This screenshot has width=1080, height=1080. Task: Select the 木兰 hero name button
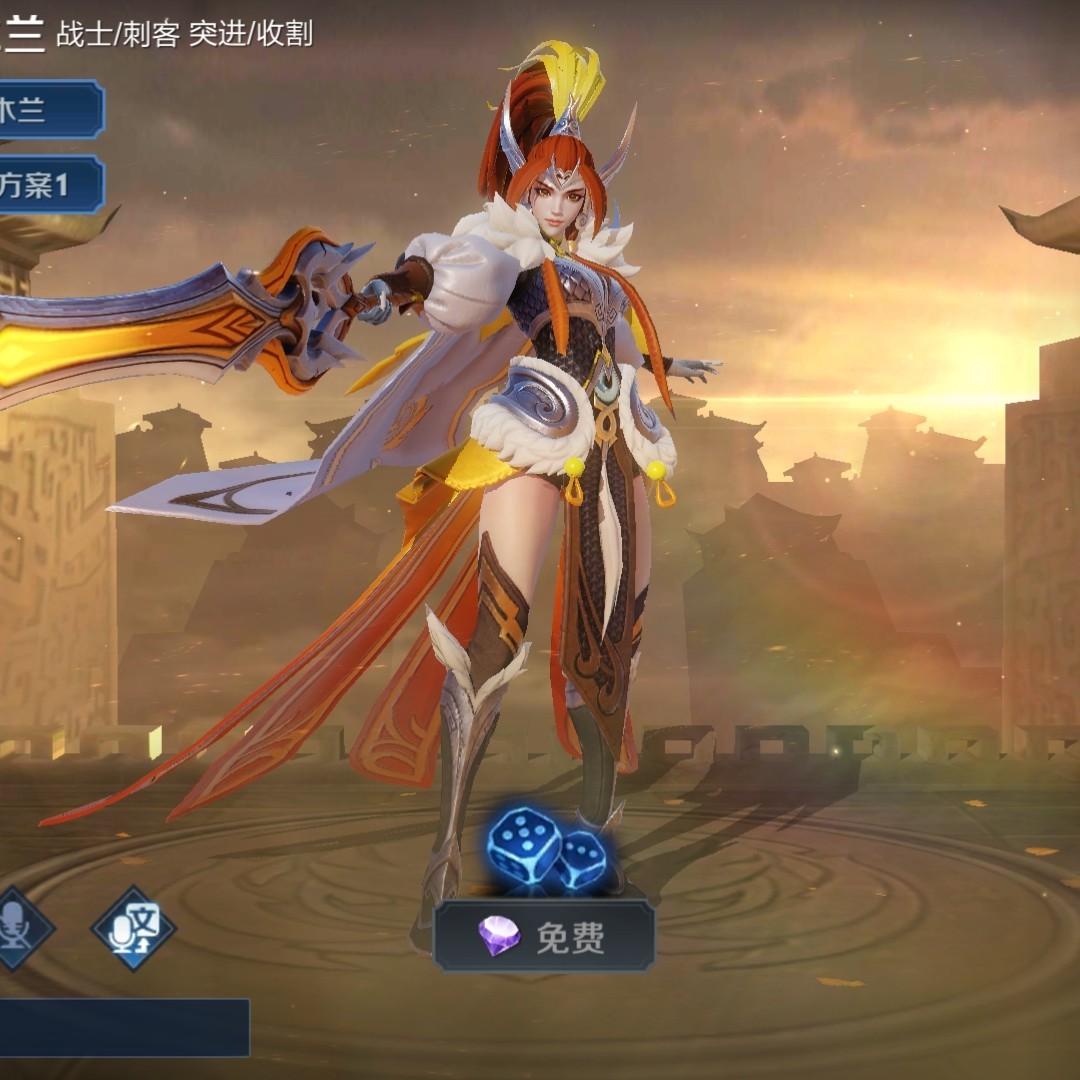(45, 109)
